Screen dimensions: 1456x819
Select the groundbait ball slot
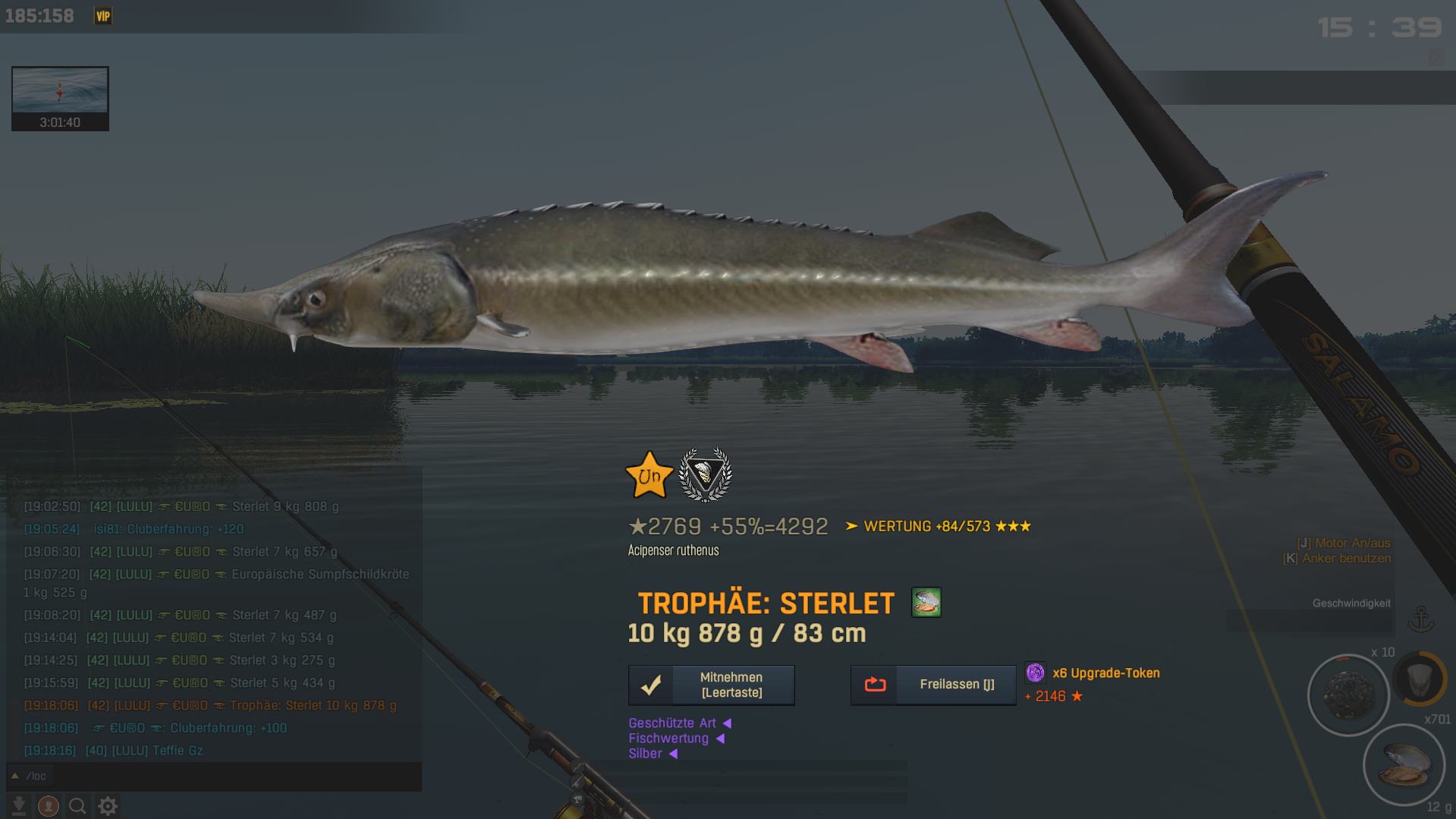(1348, 695)
